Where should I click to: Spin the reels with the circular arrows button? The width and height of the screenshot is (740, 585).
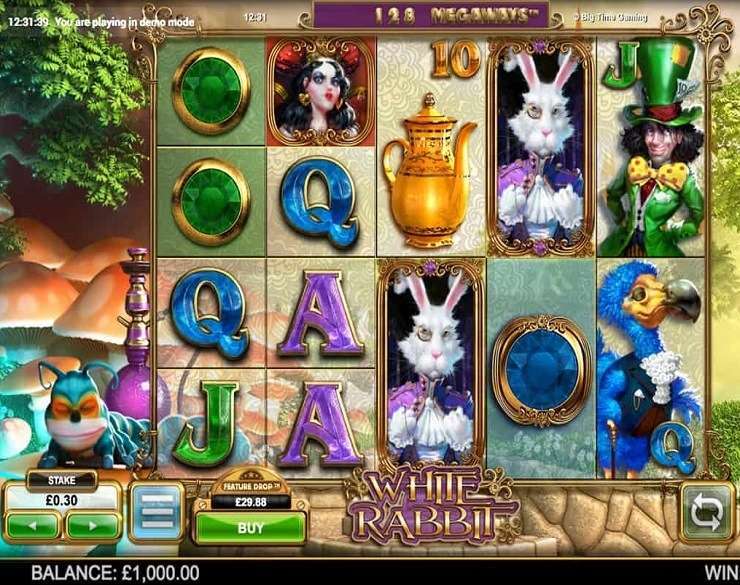coord(706,512)
